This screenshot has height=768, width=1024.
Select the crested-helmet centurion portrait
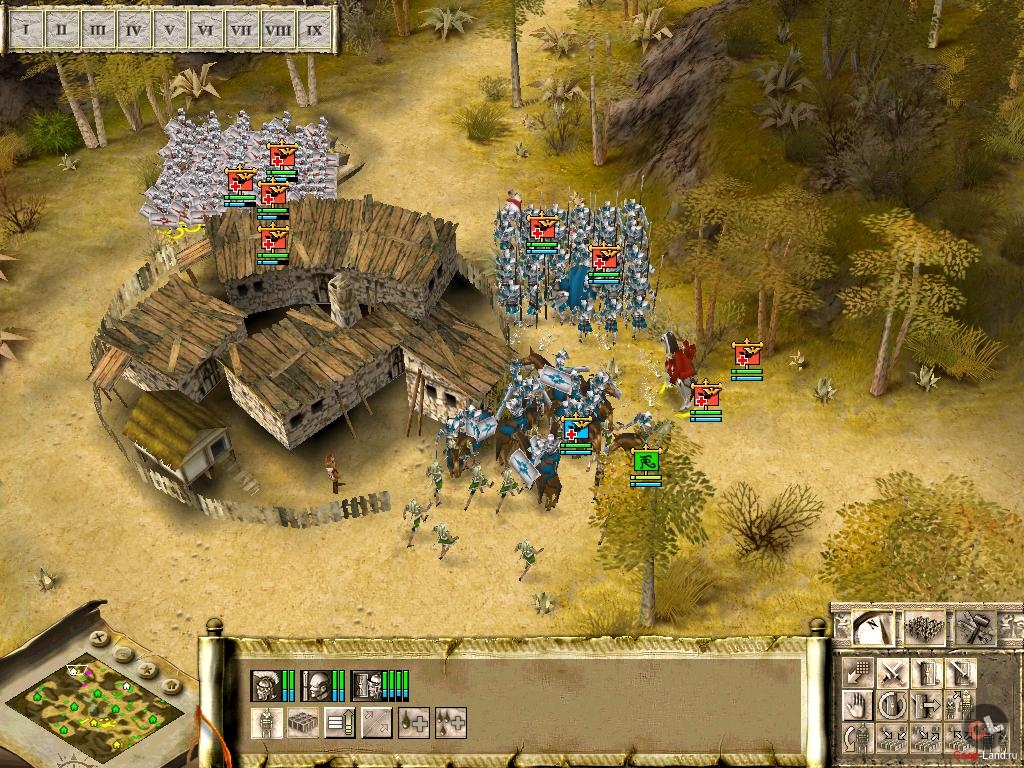[266, 685]
